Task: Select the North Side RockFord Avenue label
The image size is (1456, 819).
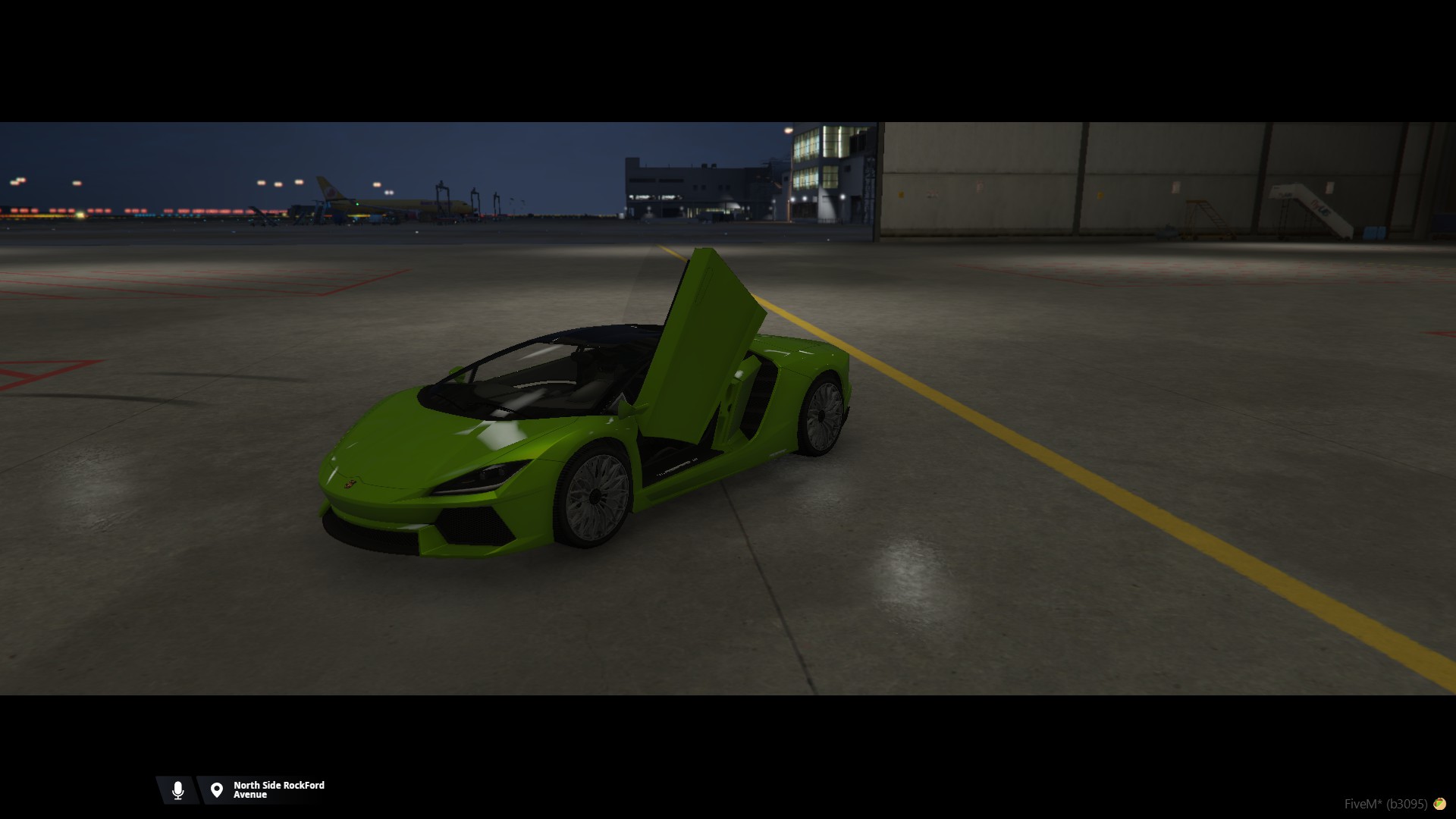Action: [278, 790]
